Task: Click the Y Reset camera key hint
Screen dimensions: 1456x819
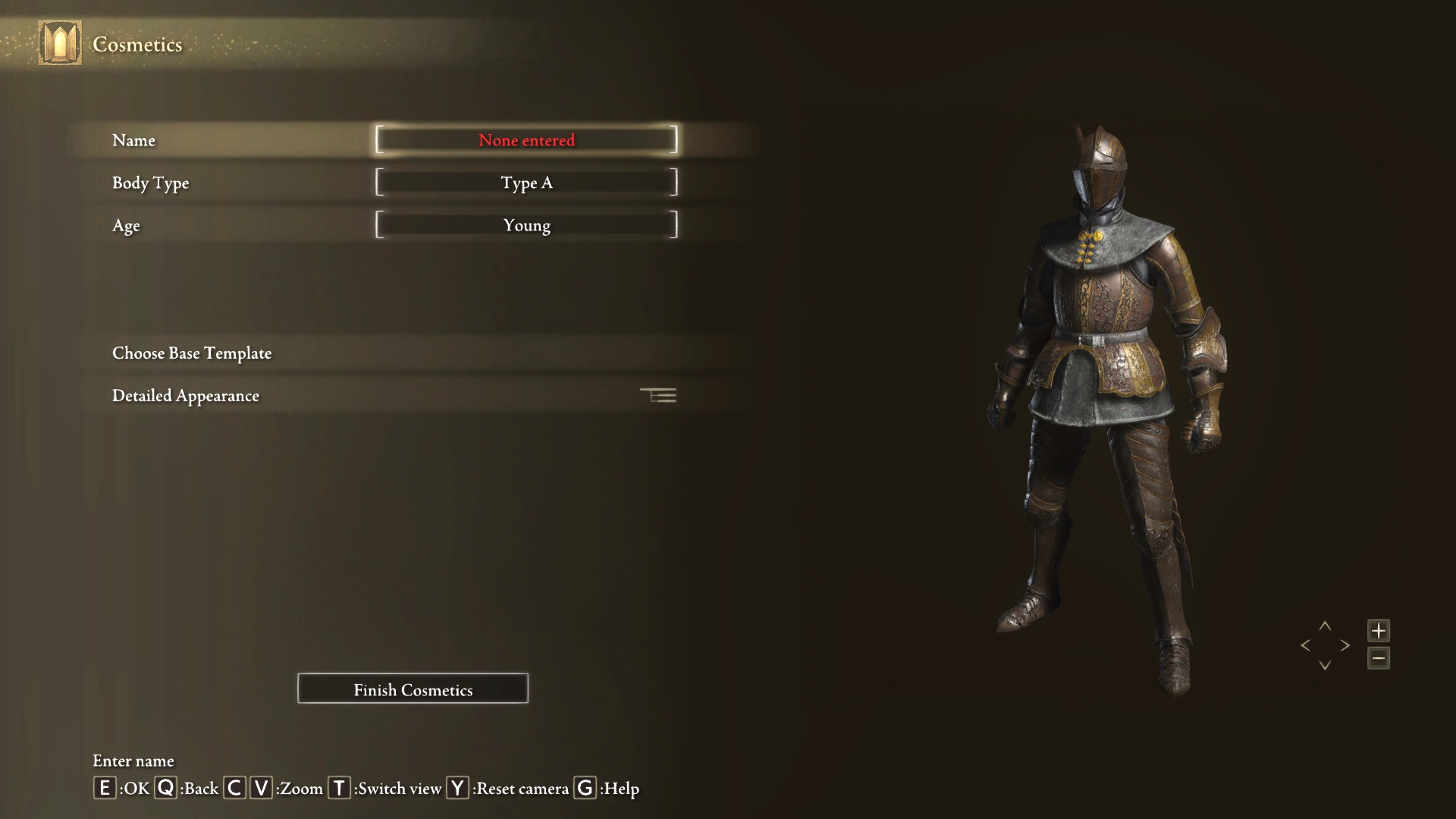Action: pos(456,789)
